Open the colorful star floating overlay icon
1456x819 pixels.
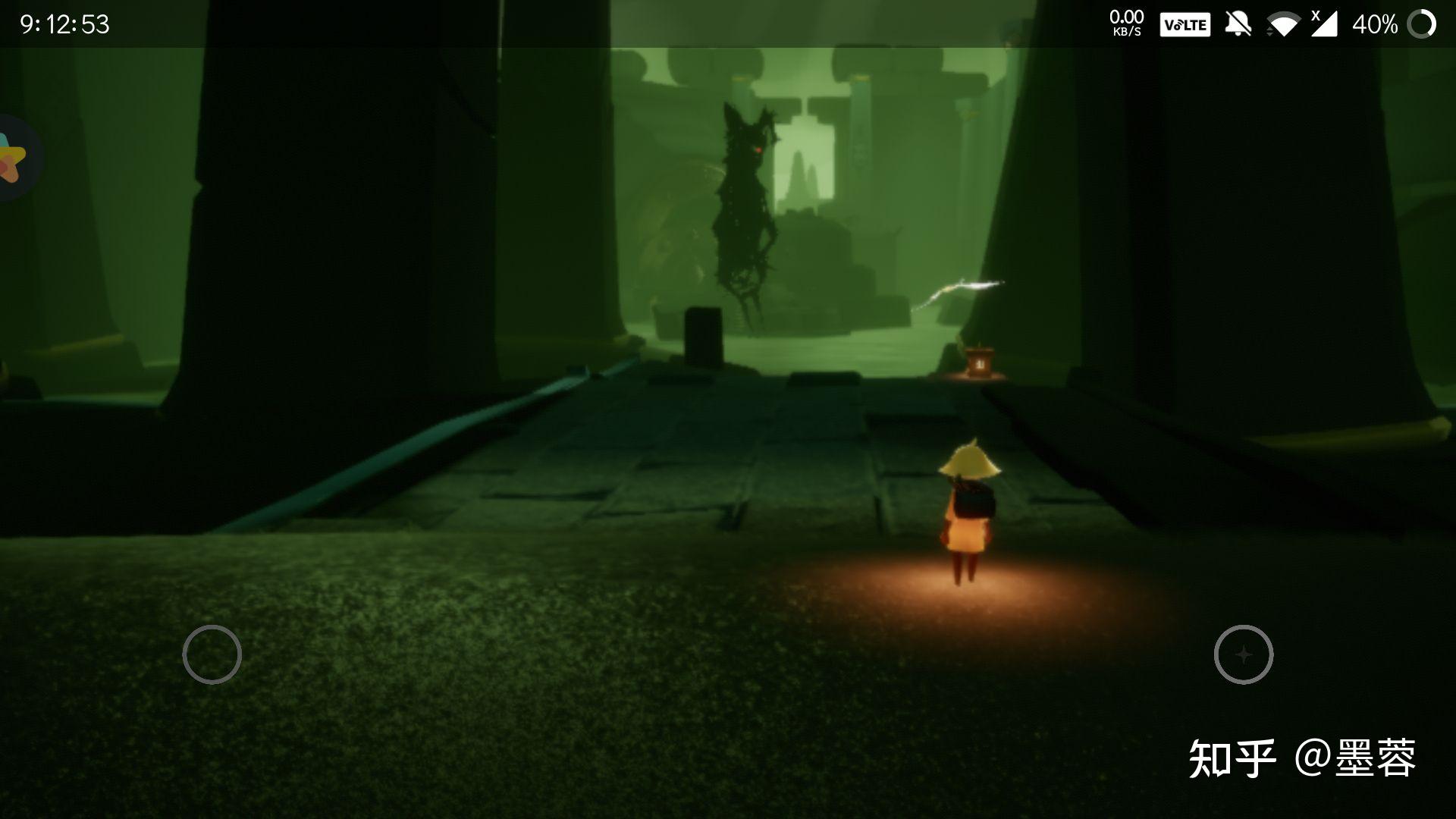coord(13,158)
